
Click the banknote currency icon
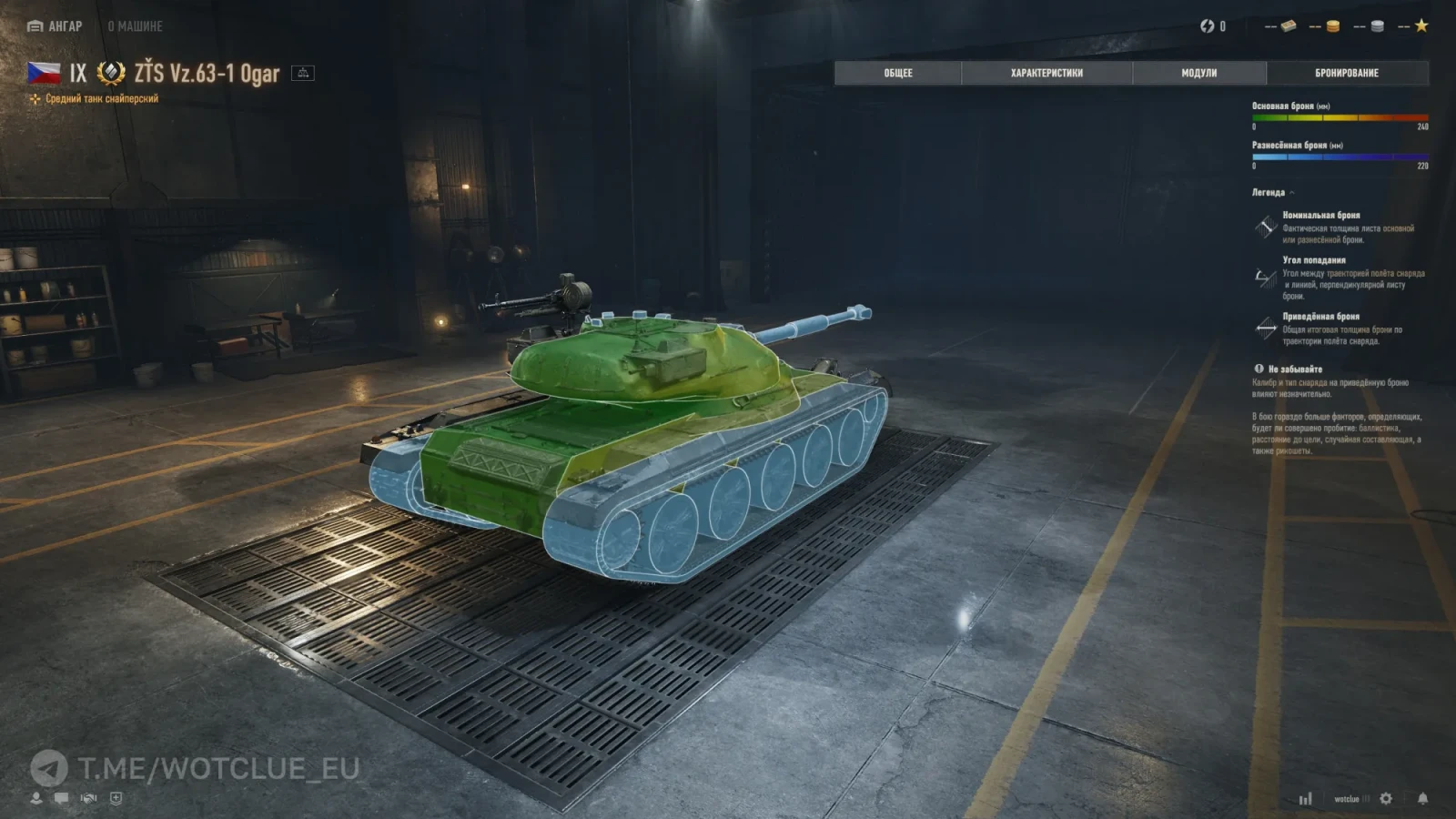click(x=1289, y=26)
